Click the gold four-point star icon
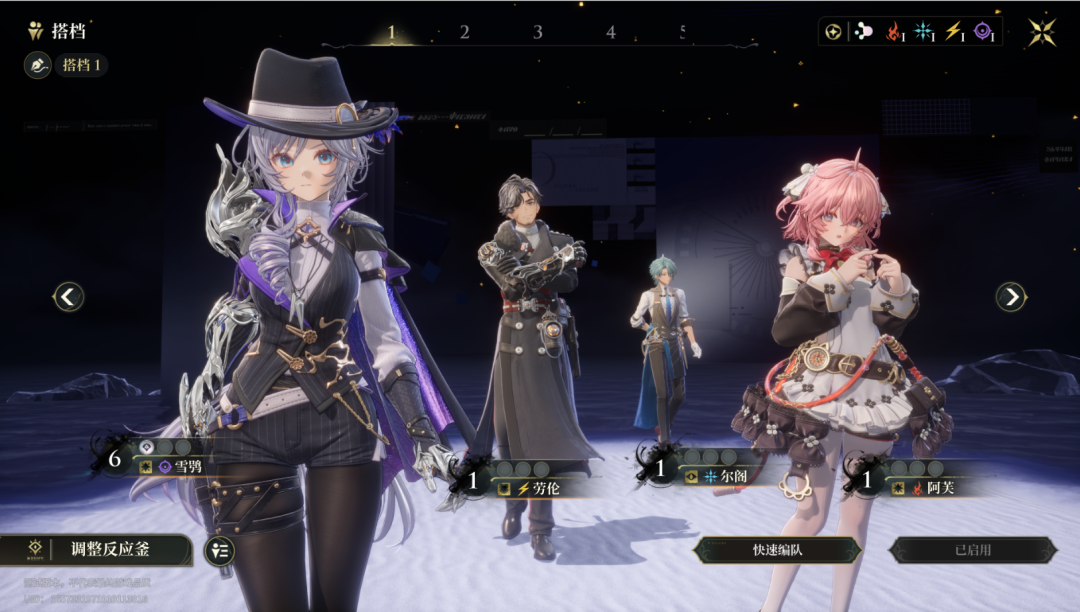This screenshot has height=612, width=1080. pos(1042,32)
